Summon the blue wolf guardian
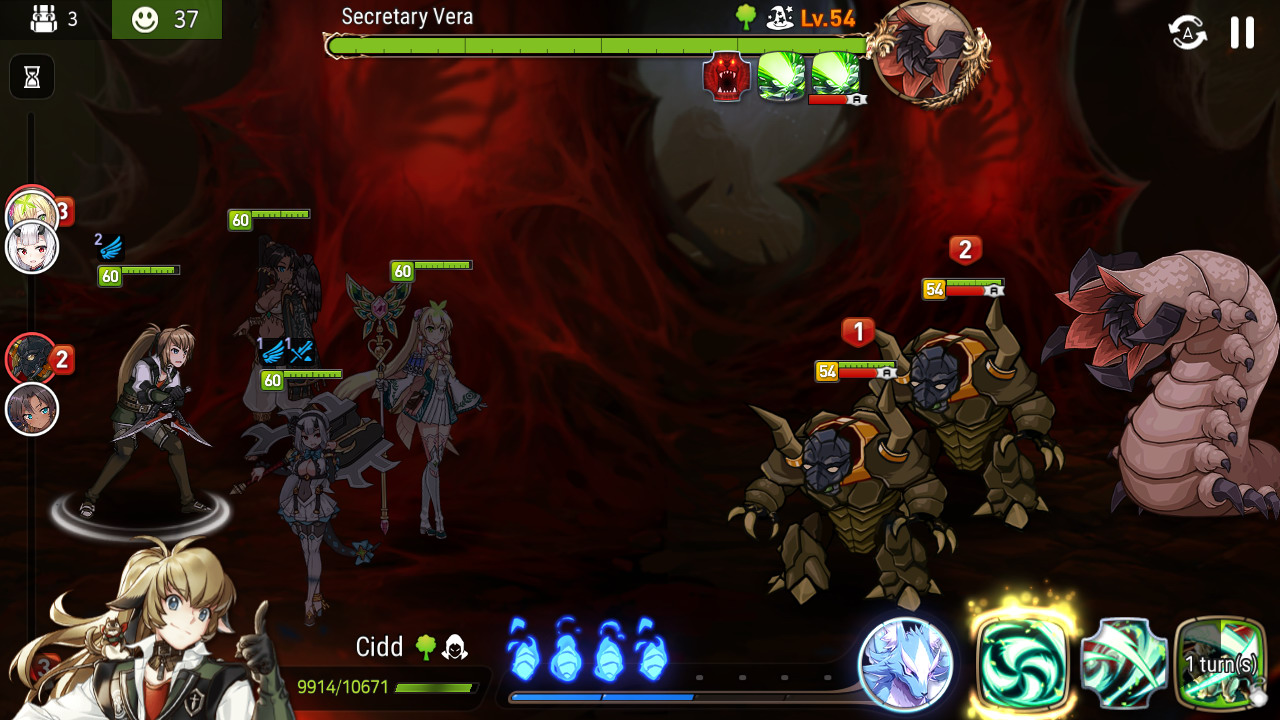The image size is (1280, 720). (x=906, y=664)
